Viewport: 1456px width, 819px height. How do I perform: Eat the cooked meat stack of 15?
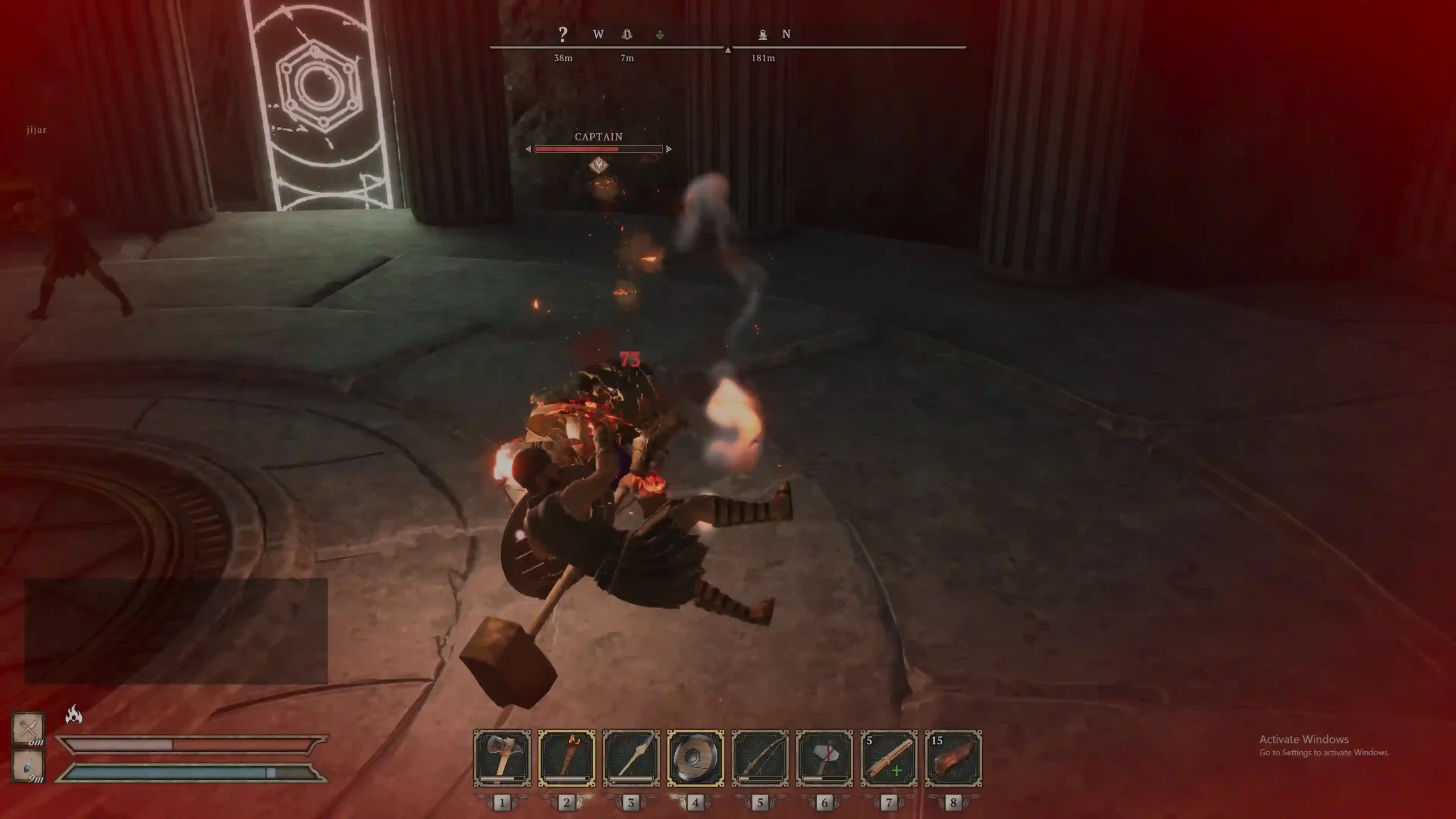(x=953, y=758)
